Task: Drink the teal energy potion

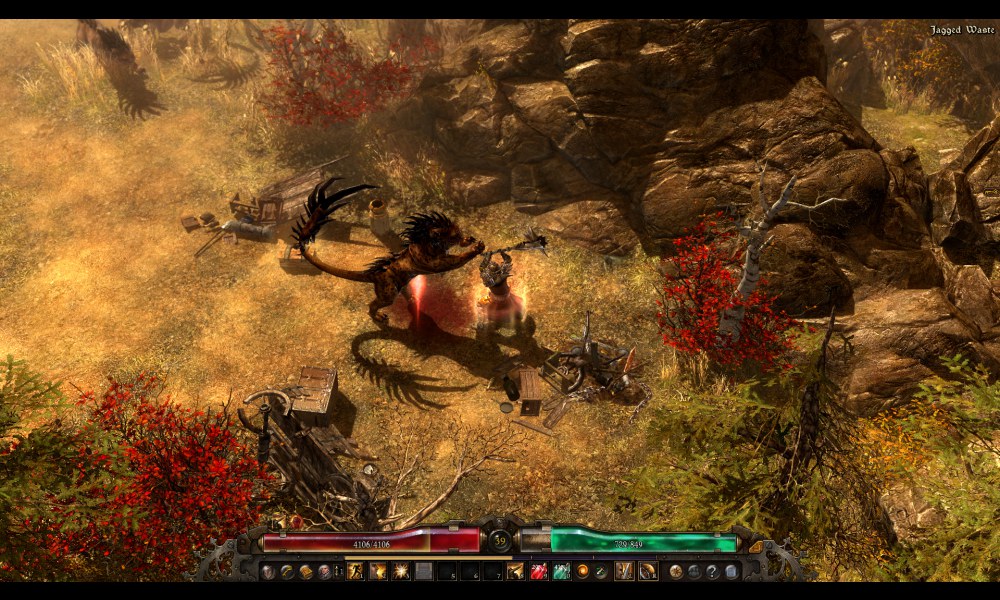Action: point(562,571)
